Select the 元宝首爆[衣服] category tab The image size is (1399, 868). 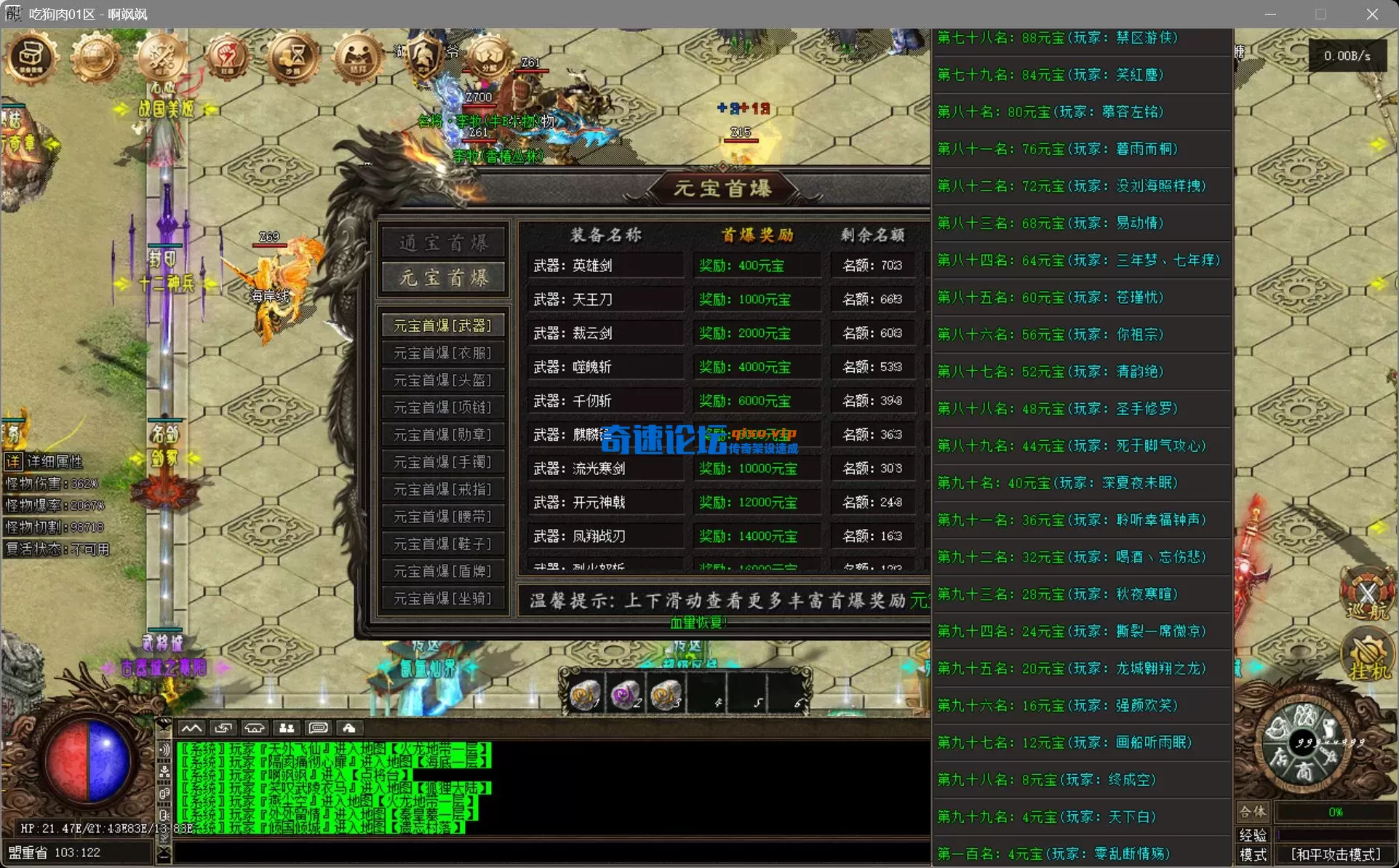pos(443,352)
